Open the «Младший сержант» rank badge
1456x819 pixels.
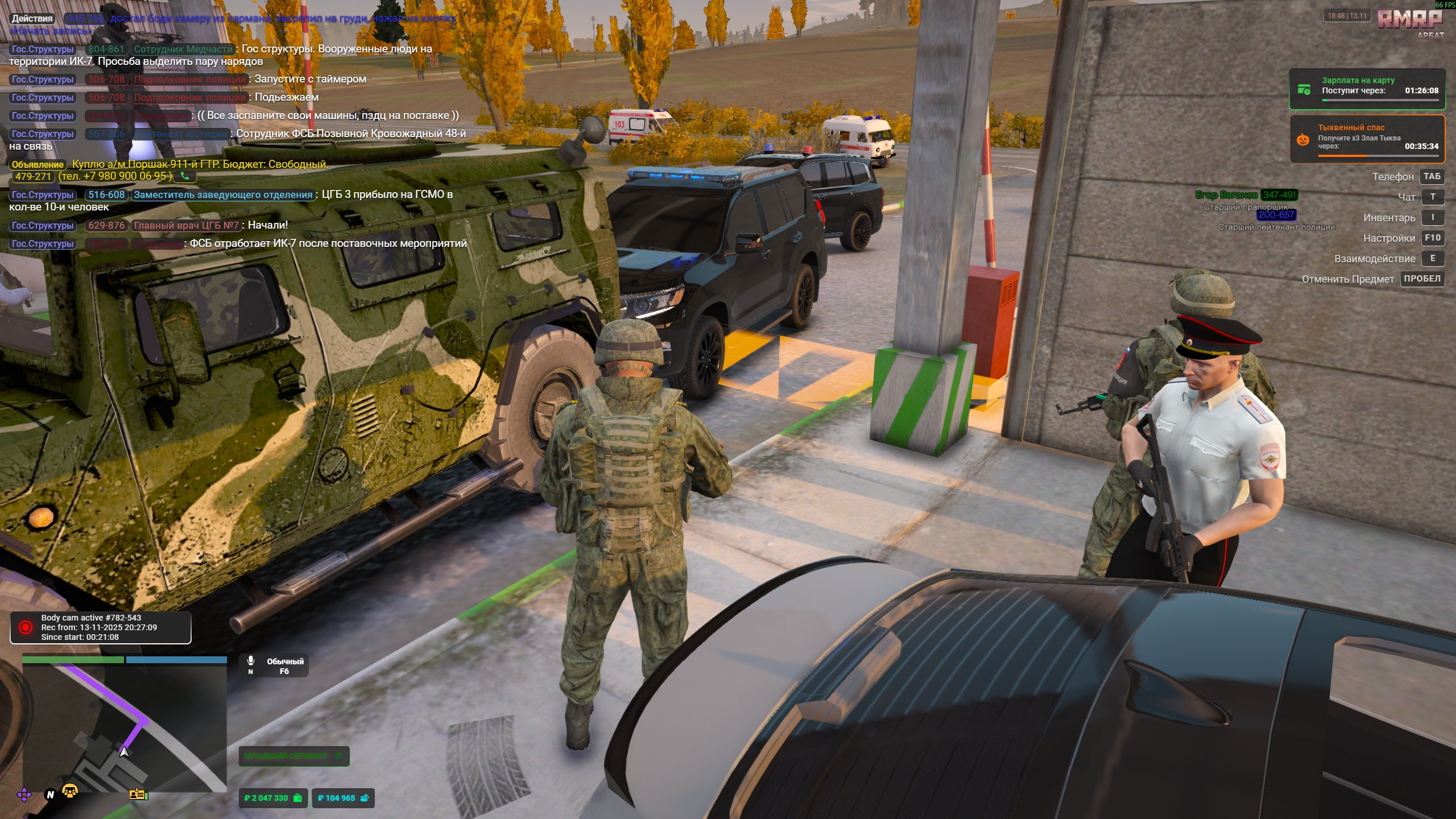pos(293,756)
